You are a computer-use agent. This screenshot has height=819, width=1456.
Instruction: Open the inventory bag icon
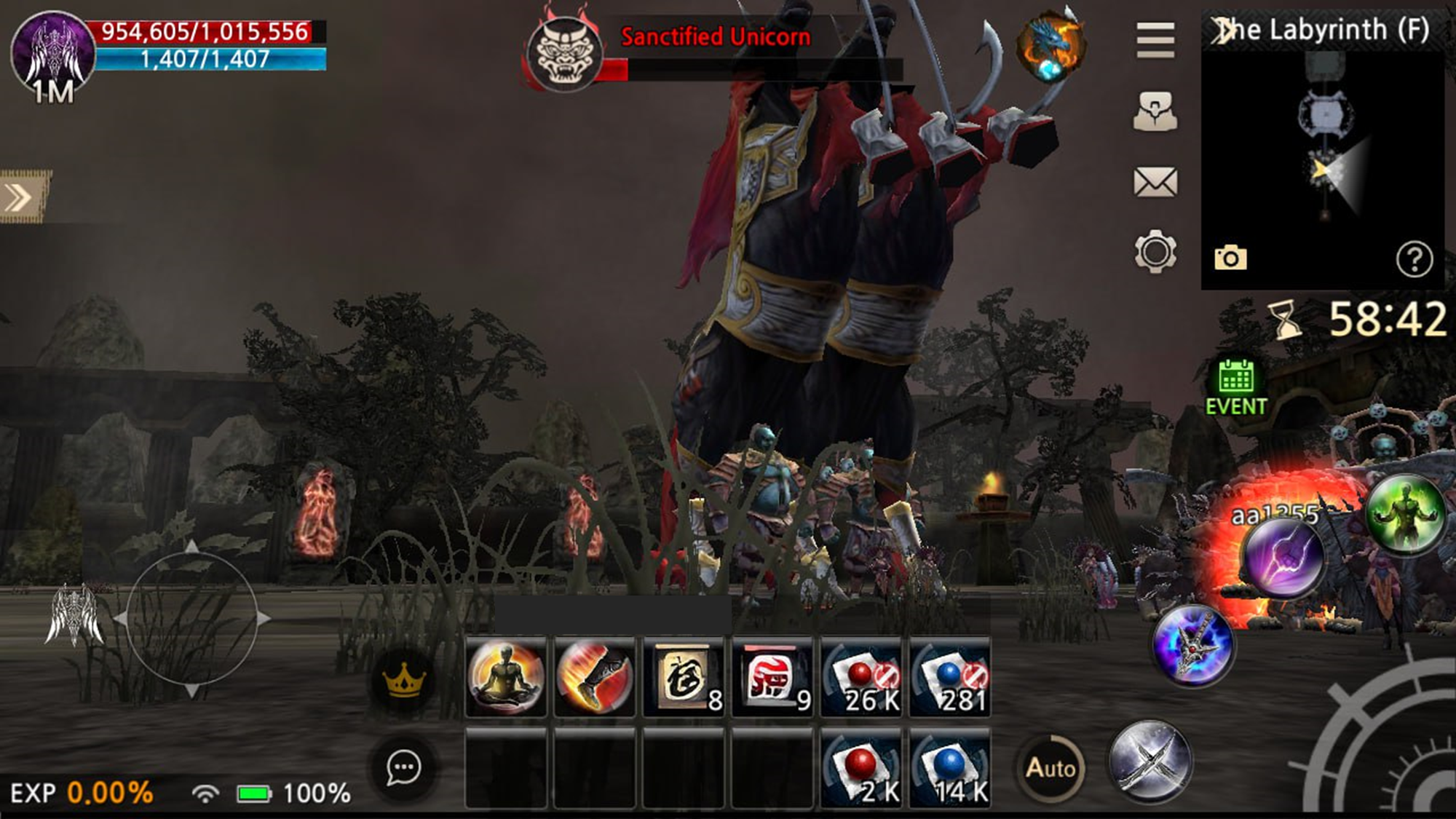pyautogui.click(x=1155, y=111)
